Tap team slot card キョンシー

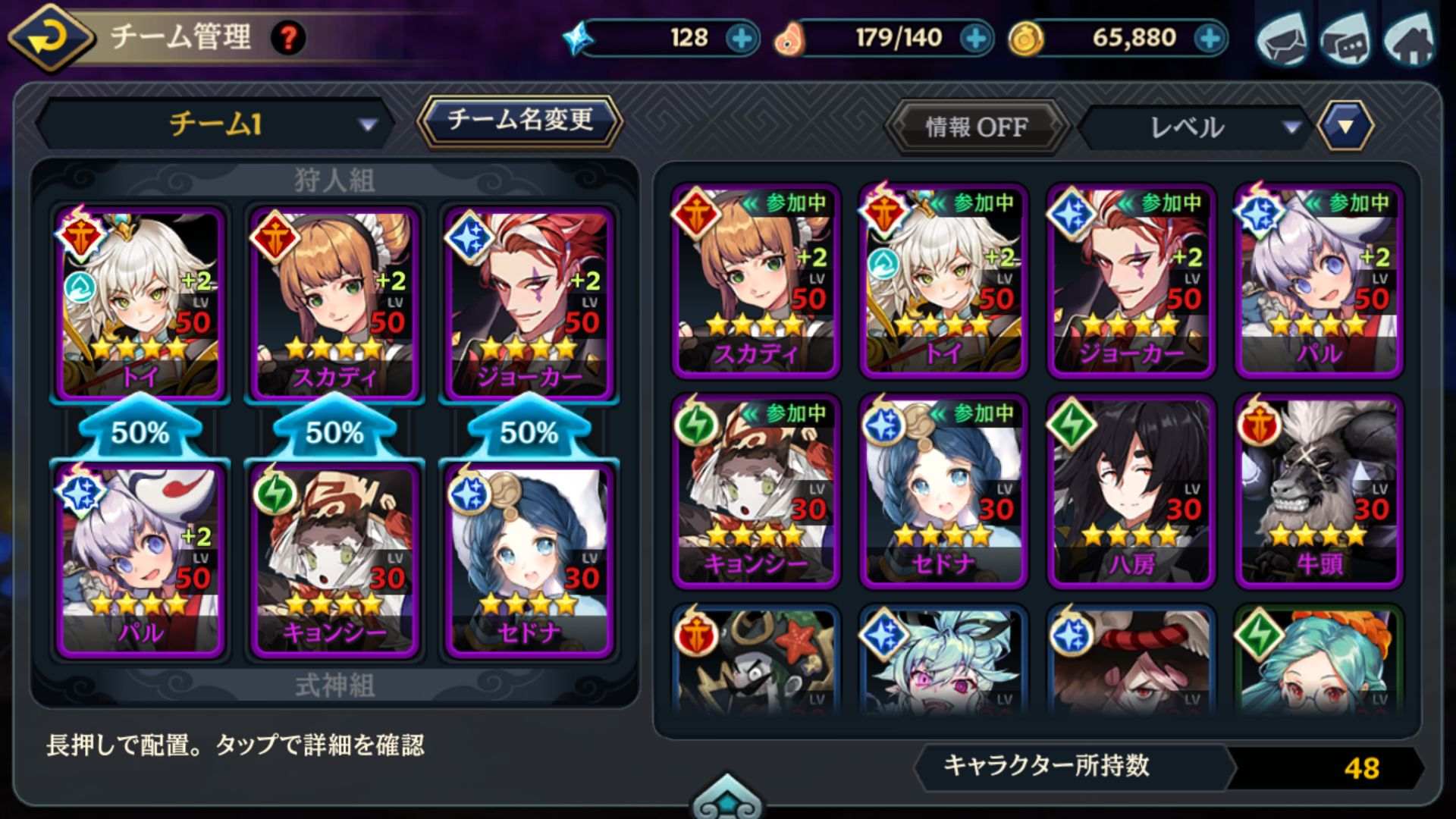click(334, 559)
